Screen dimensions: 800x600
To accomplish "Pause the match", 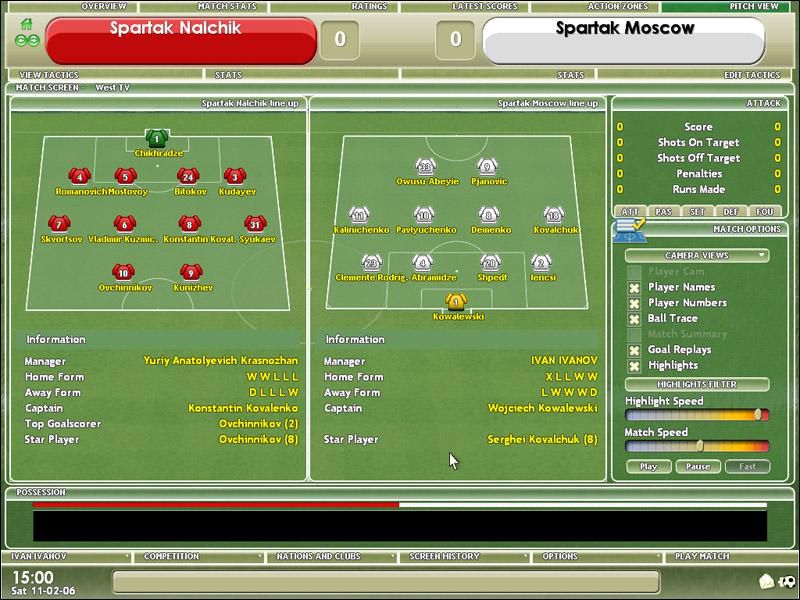I will 698,467.
